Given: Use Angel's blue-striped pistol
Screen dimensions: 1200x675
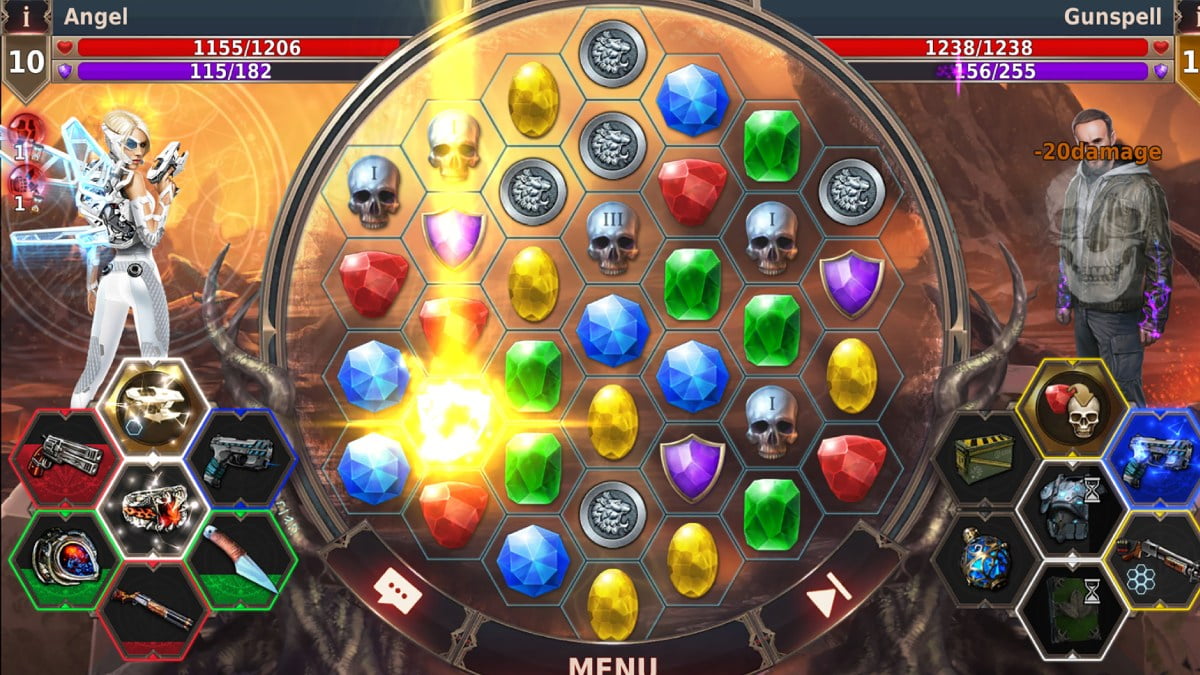Looking at the screenshot, I should pos(239,456).
